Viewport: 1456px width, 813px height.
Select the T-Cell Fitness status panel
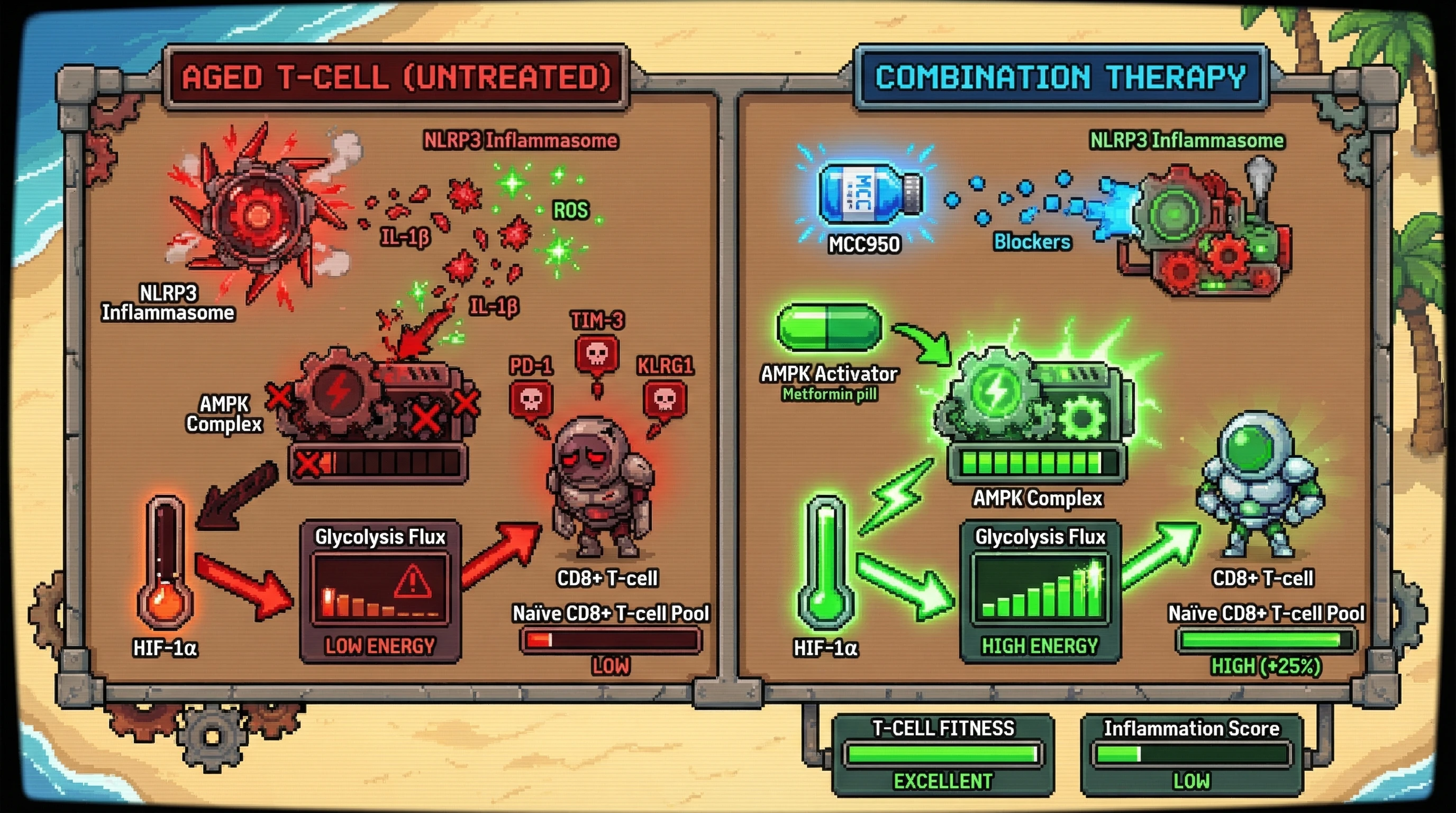943,755
